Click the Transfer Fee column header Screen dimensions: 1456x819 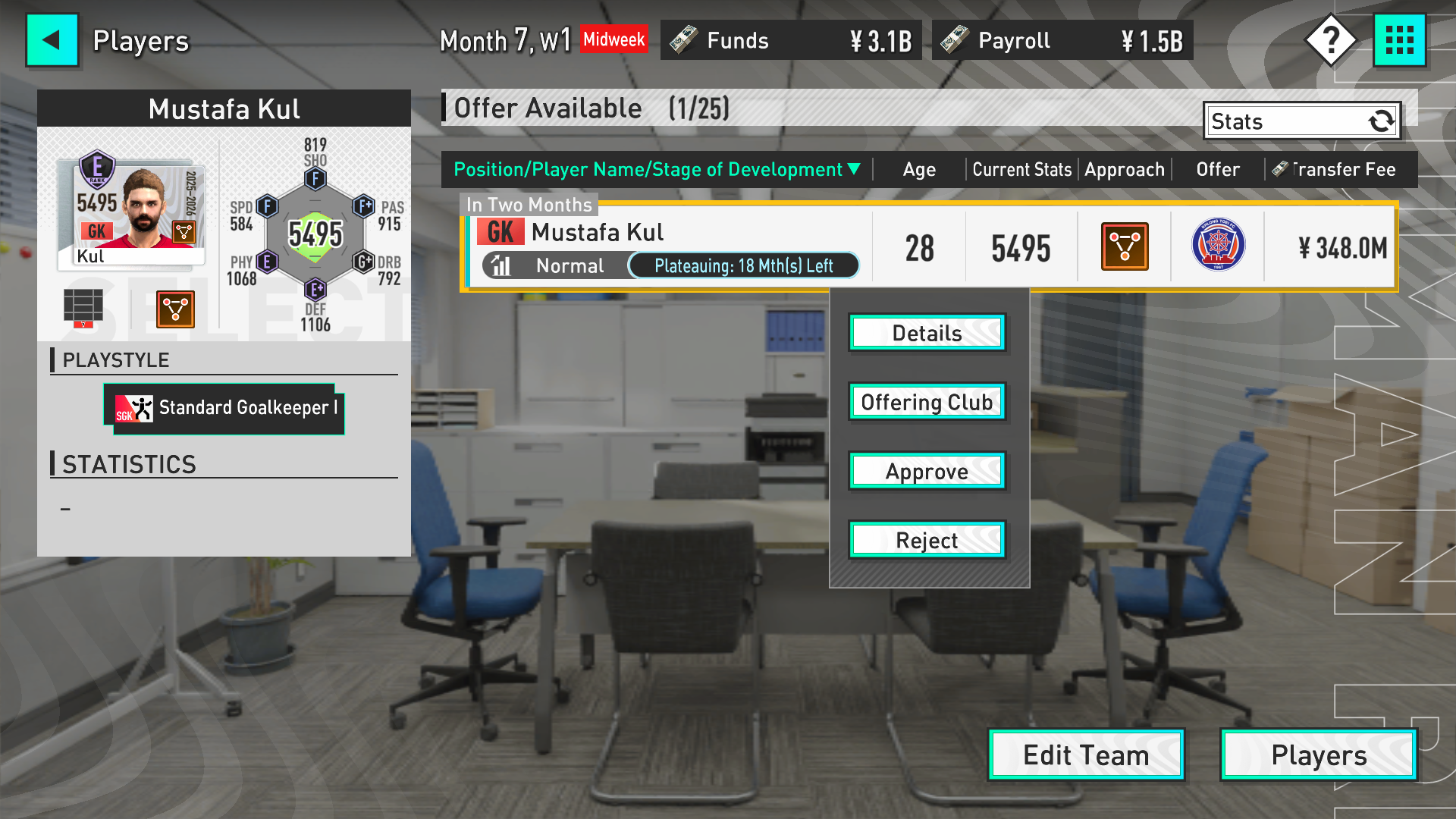[x=1334, y=169]
